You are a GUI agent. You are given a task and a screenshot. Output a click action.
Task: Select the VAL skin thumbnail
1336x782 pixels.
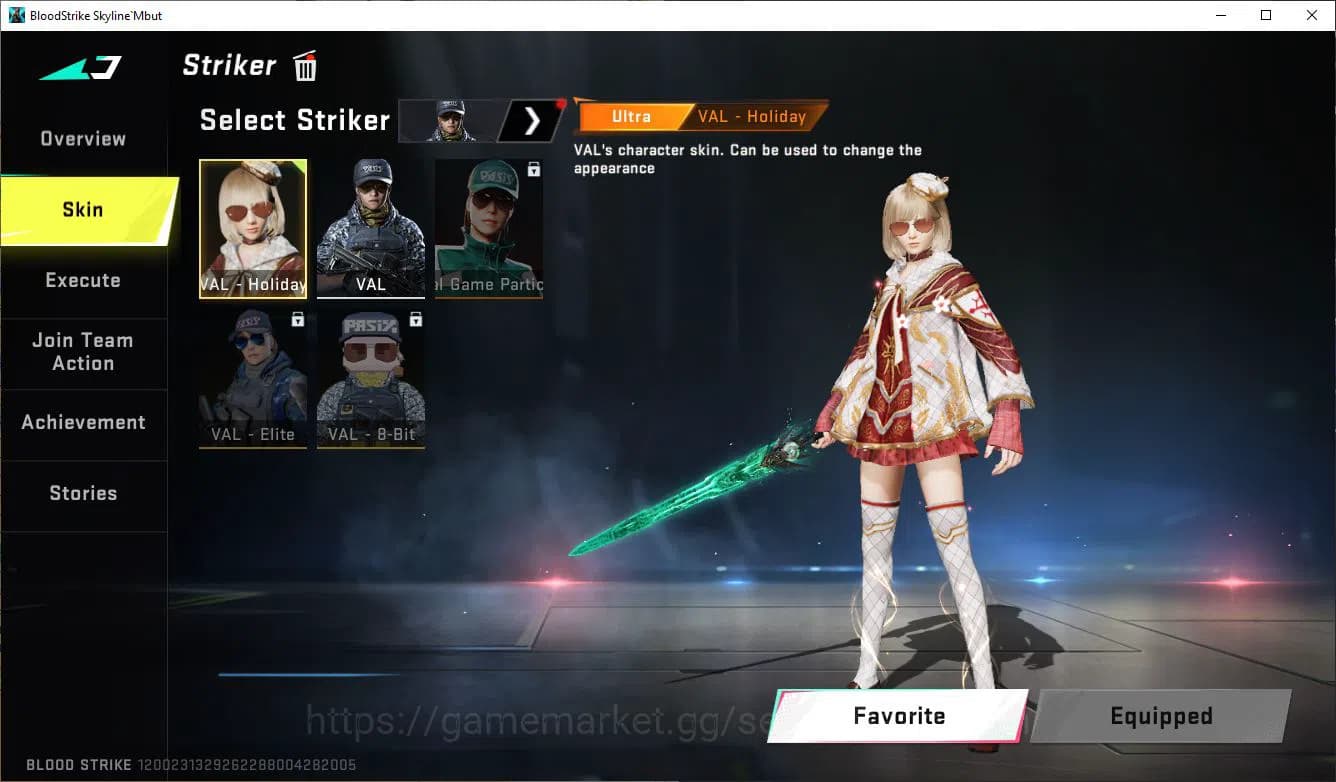click(x=370, y=225)
